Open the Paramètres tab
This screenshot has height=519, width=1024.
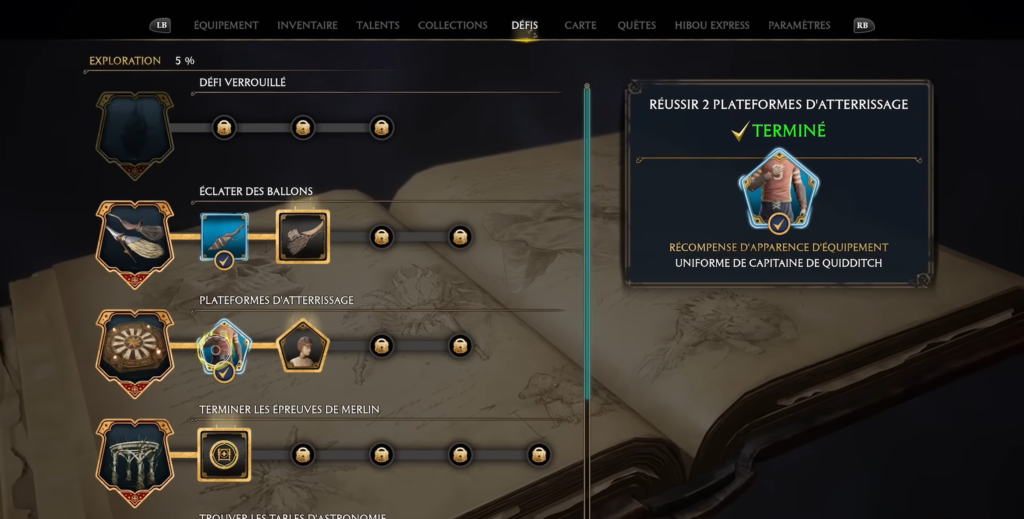pos(799,25)
